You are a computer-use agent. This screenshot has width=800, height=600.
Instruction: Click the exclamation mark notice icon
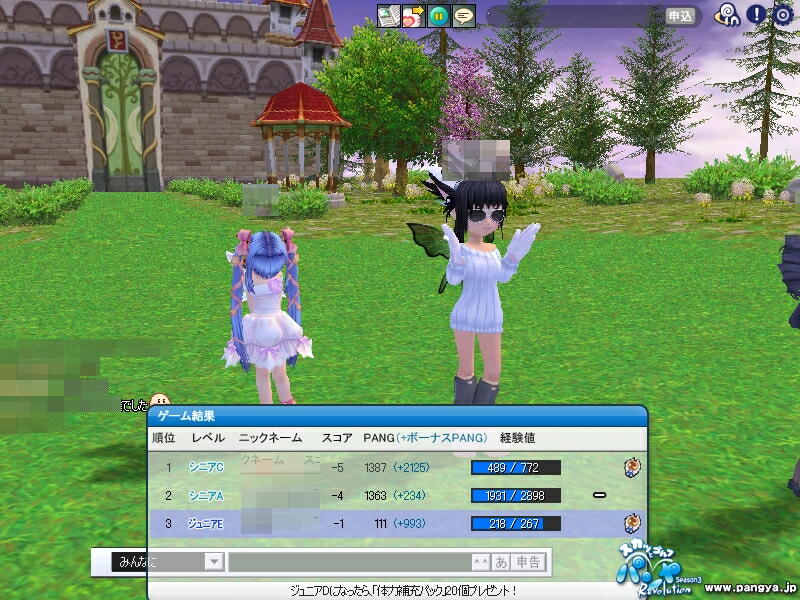pos(757,15)
